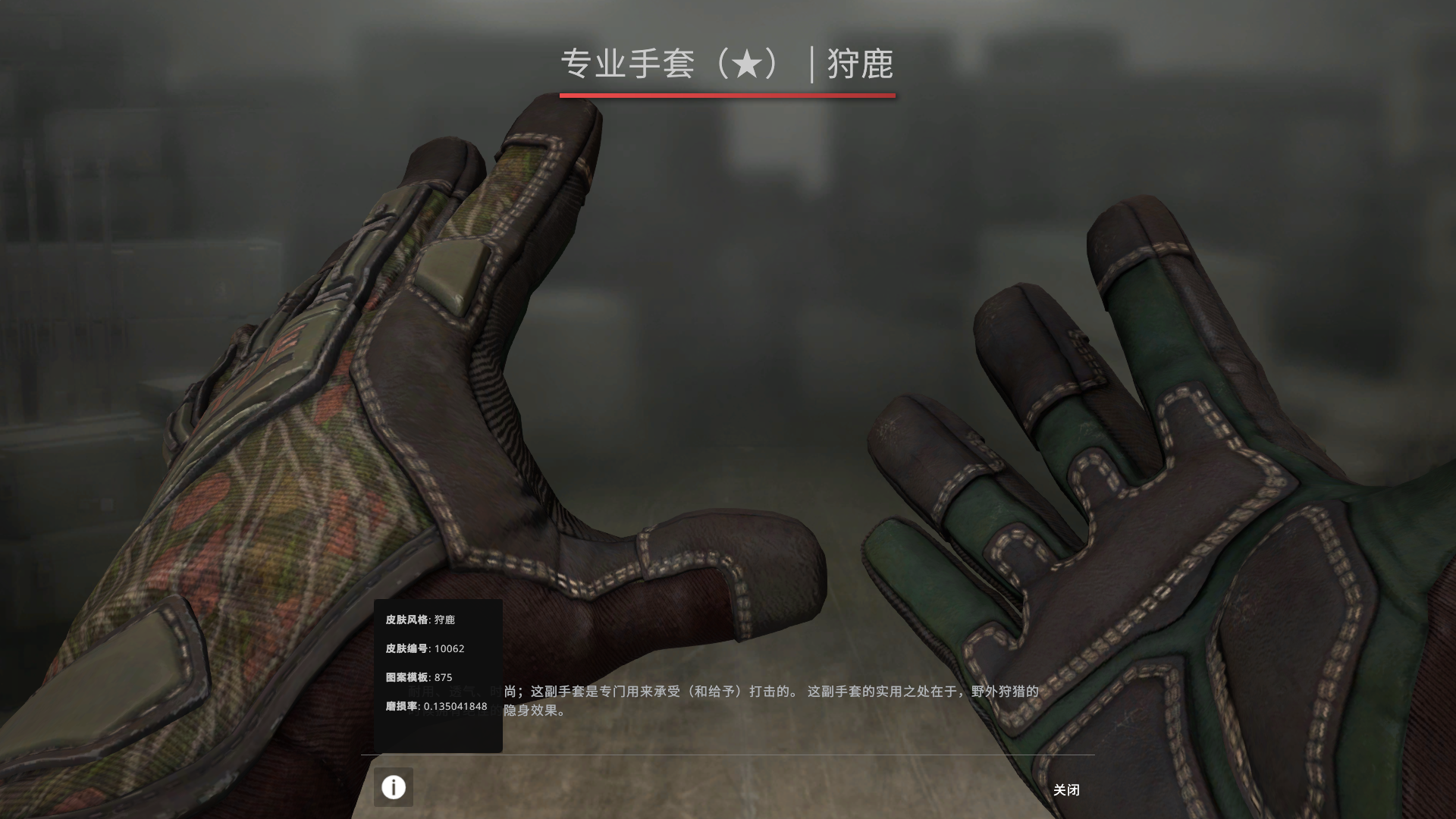
Task: Click the red underline beneath the title
Action: coord(727,96)
